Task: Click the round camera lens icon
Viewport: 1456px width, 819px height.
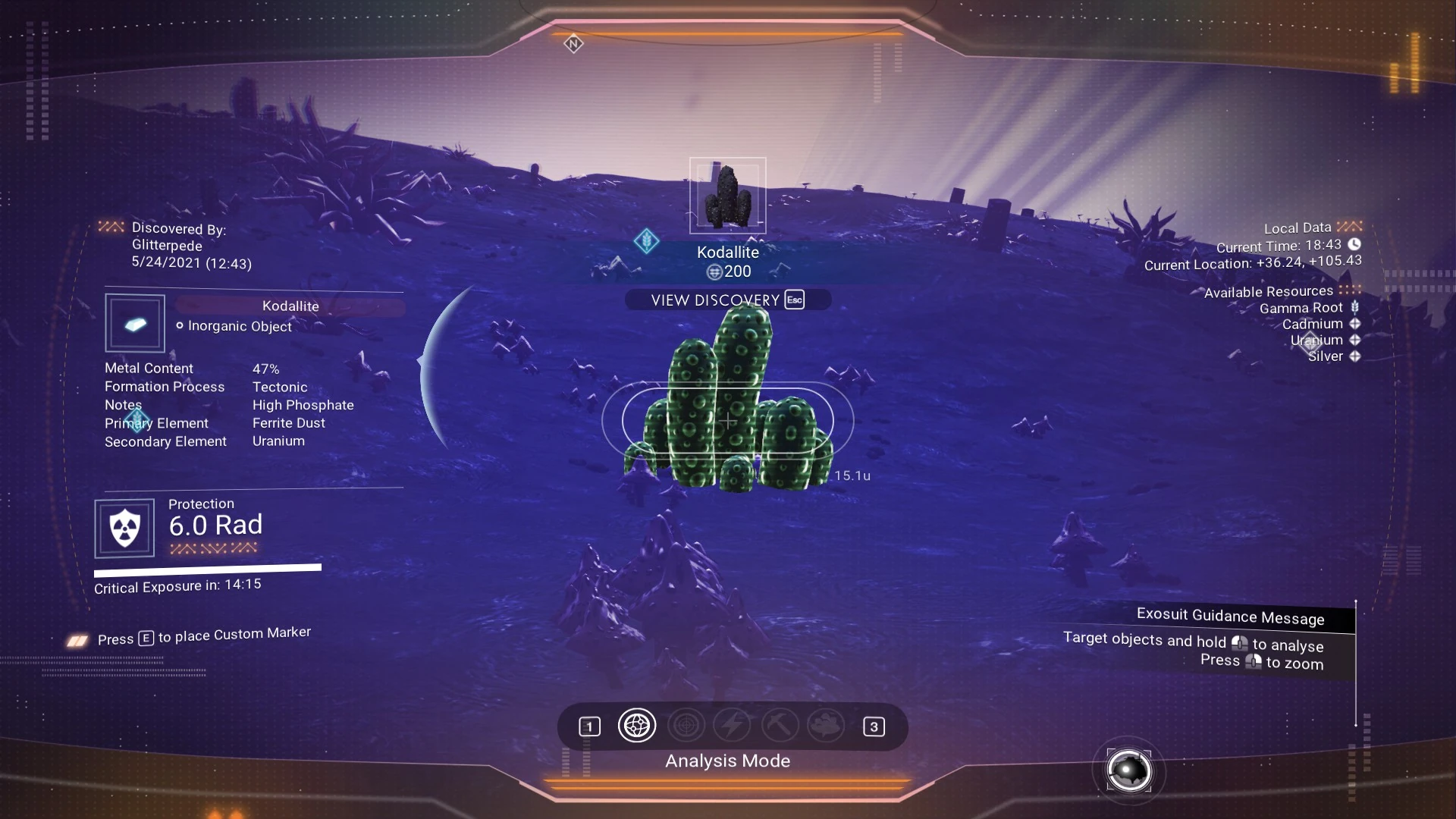Action: tap(1128, 770)
